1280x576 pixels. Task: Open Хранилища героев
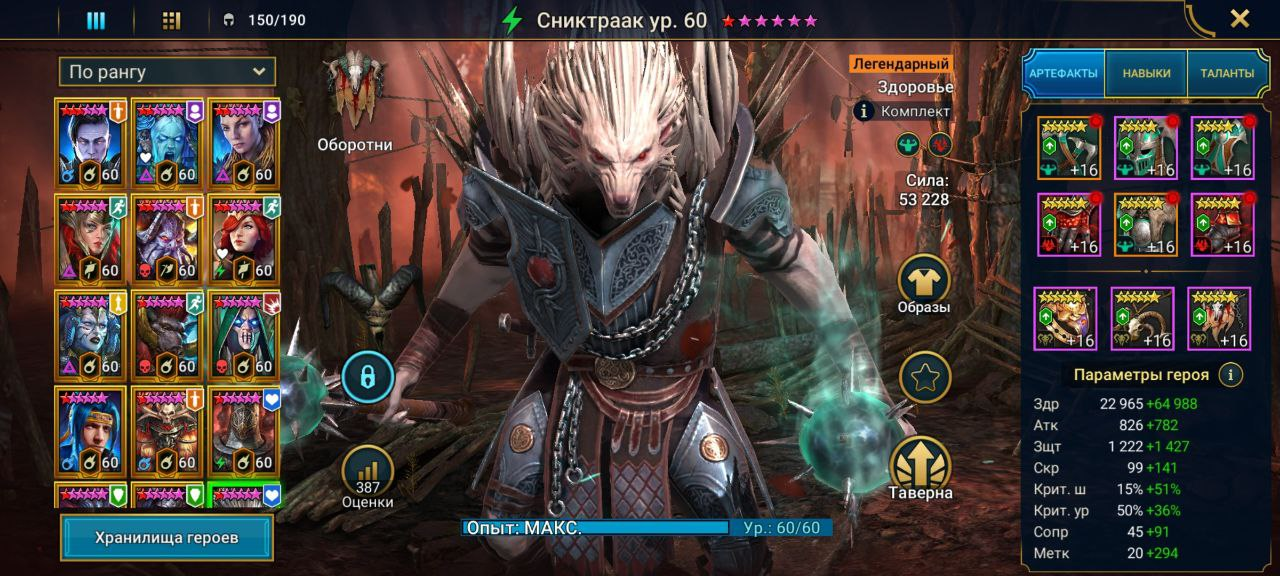[167, 537]
